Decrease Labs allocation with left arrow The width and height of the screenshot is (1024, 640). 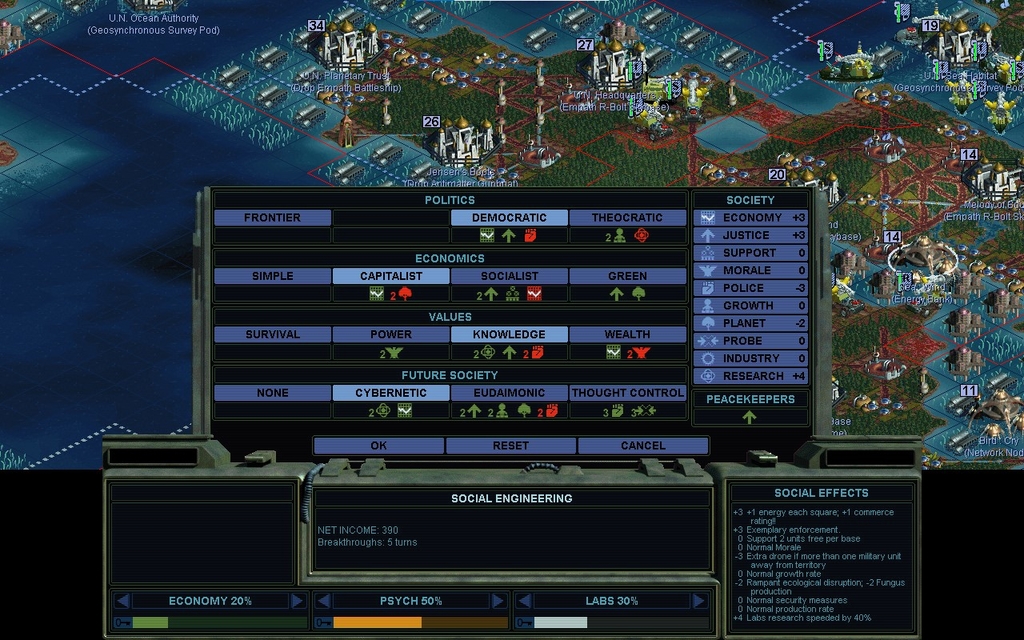pyautogui.click(x=522, y=601)
